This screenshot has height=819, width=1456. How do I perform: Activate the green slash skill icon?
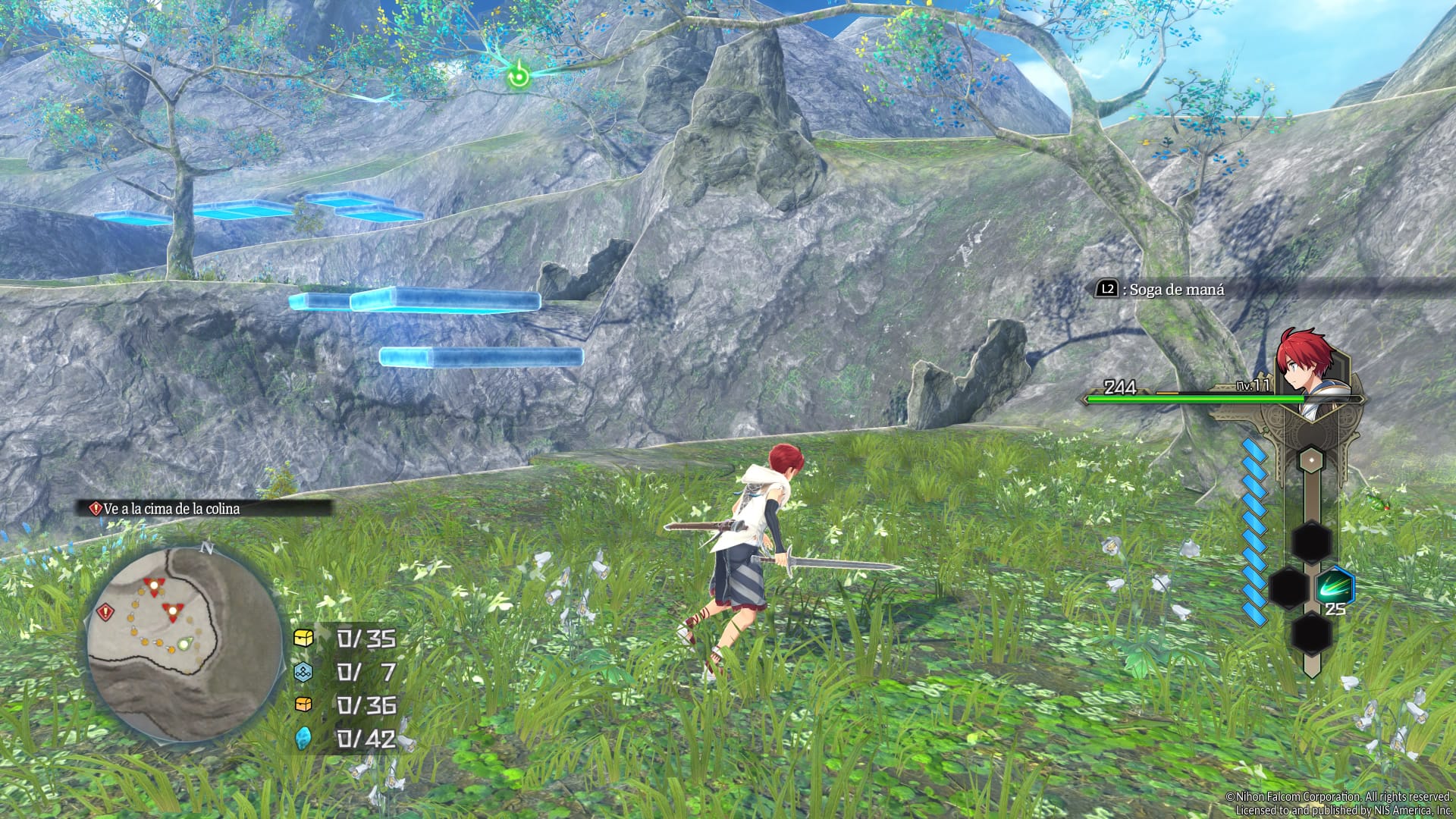(x=1334, y=587)
